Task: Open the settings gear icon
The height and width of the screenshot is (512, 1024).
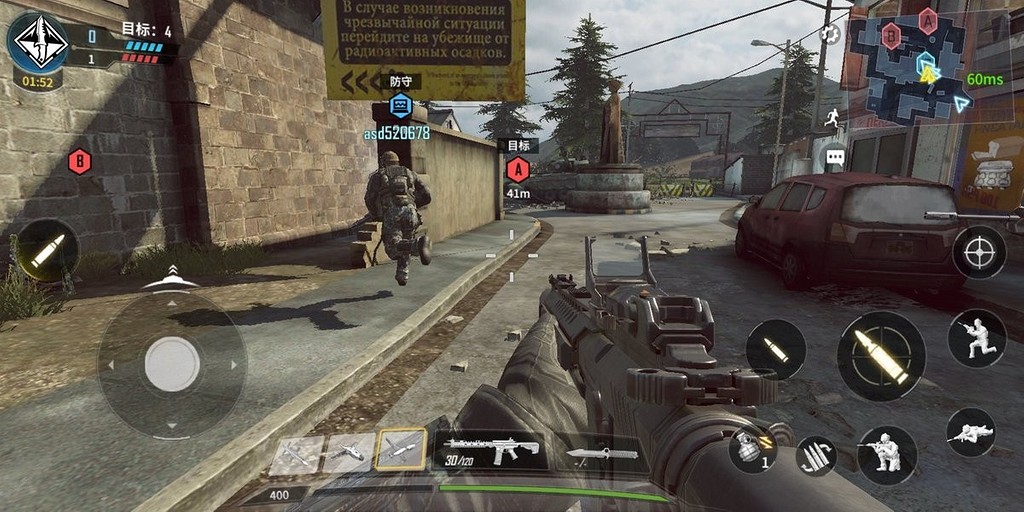Action: tap(830, 34)
